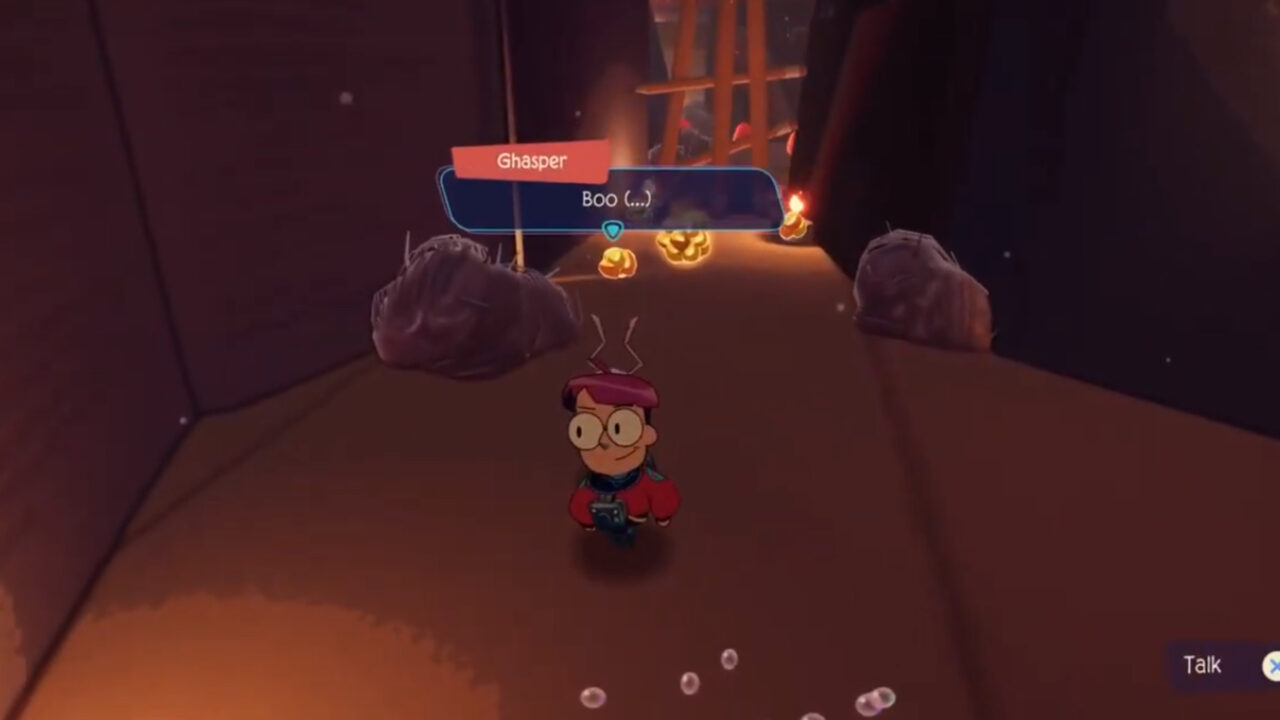This screenshot has width=1280, height=720.
Task: Open Ghasper's full conversation text
Action: click(x=615, y=200)
